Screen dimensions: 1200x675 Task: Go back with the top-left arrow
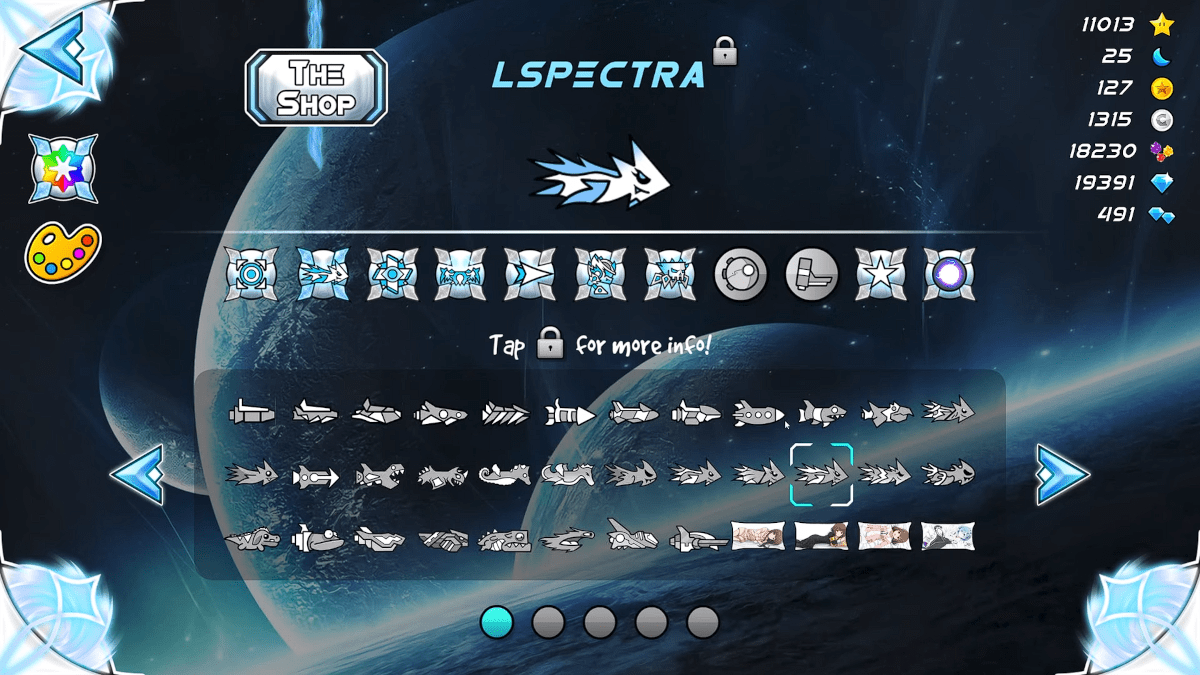click(x=55, y=47)
